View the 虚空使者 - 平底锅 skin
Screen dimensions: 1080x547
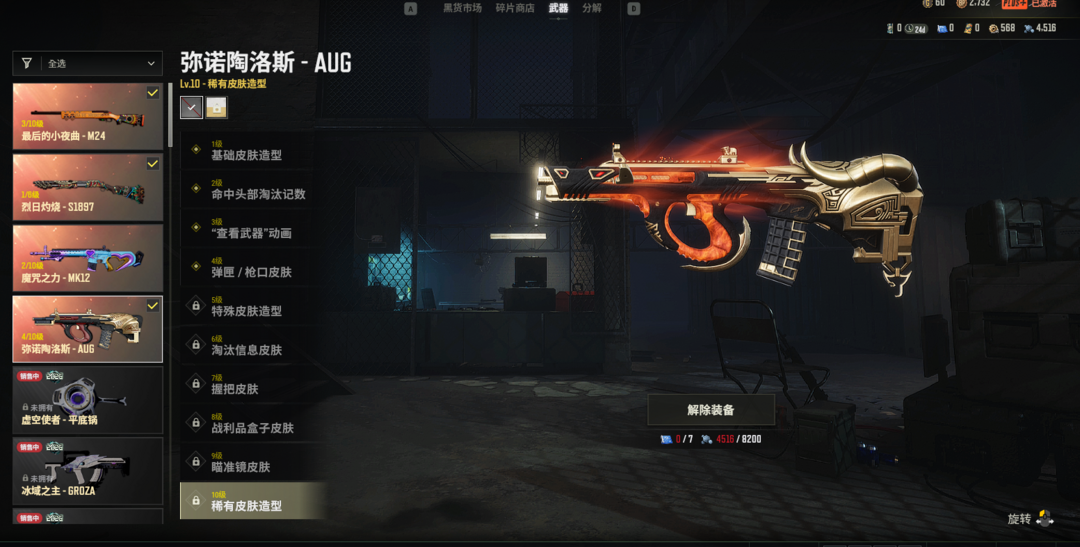tap(87, 400)
